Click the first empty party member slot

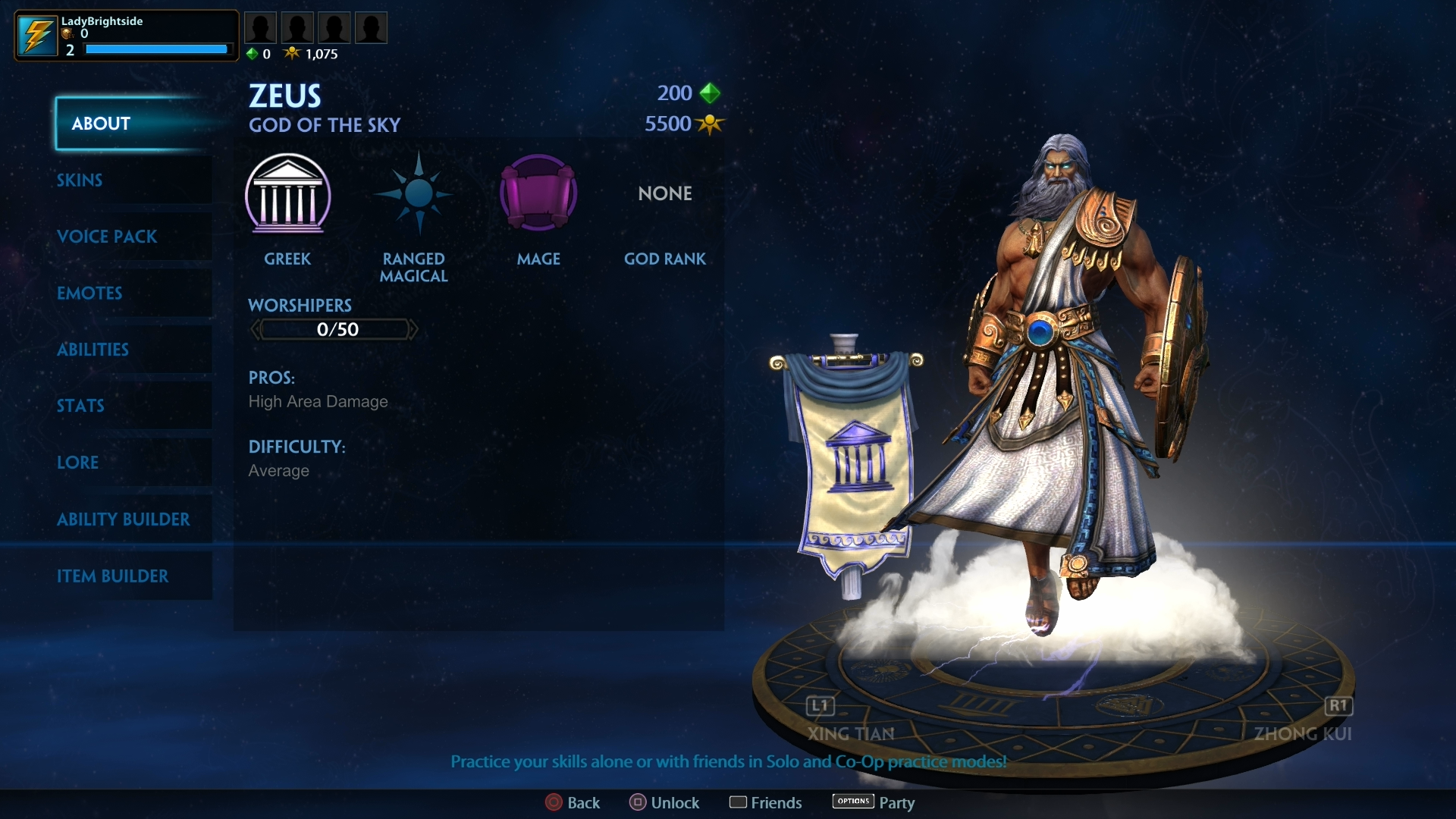click(260, 27)
